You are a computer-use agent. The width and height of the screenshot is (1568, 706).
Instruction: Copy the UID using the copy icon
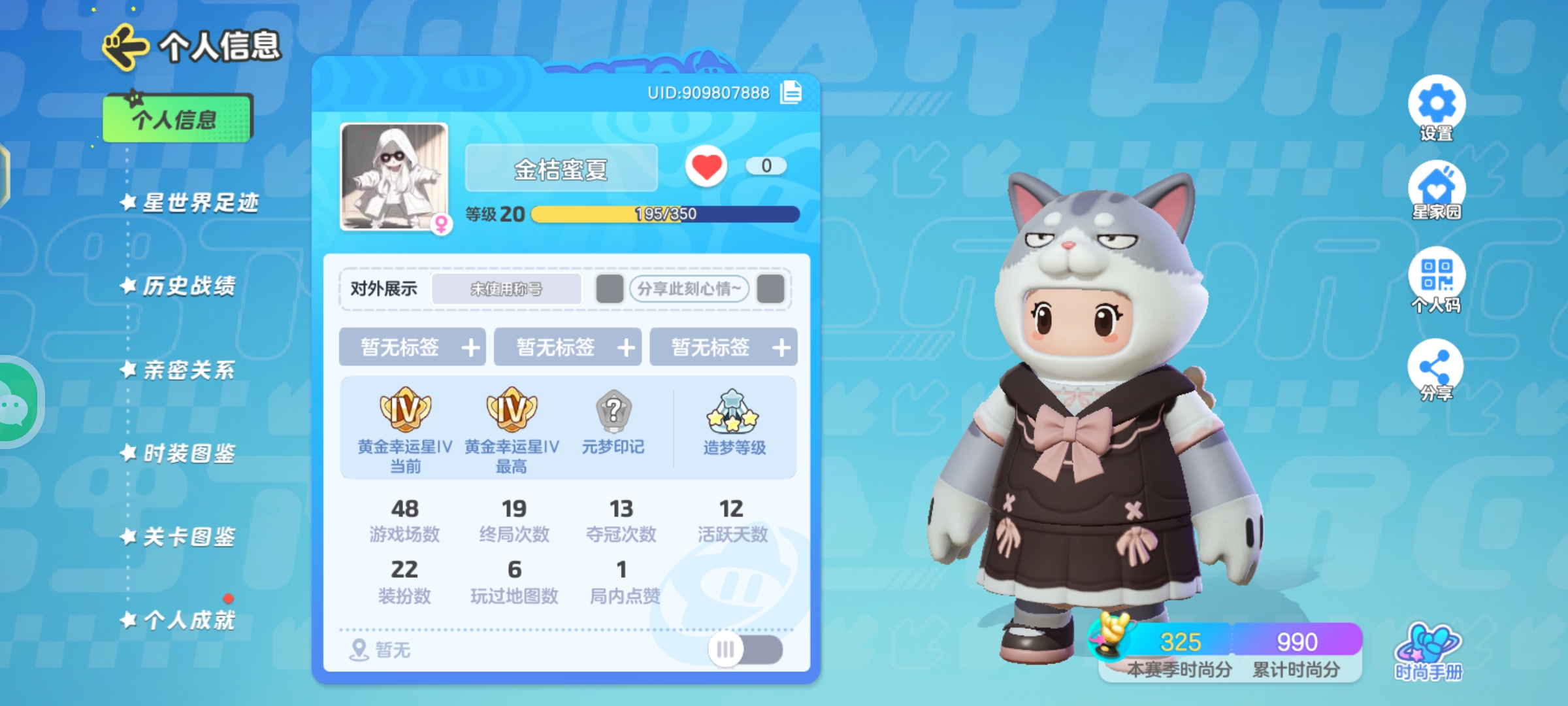[789, 93]
